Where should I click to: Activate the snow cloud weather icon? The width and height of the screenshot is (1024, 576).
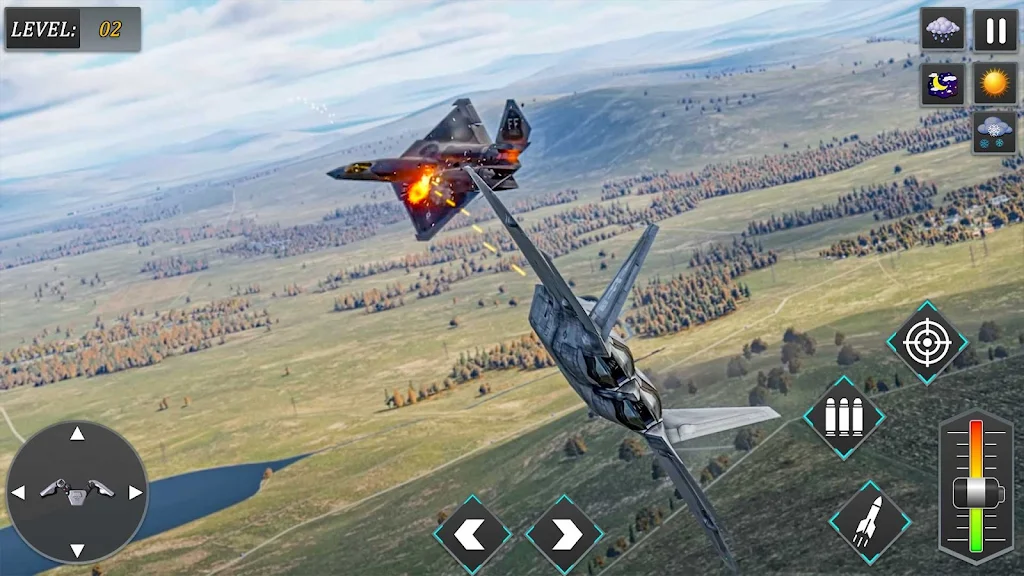(x=995, y=133)
